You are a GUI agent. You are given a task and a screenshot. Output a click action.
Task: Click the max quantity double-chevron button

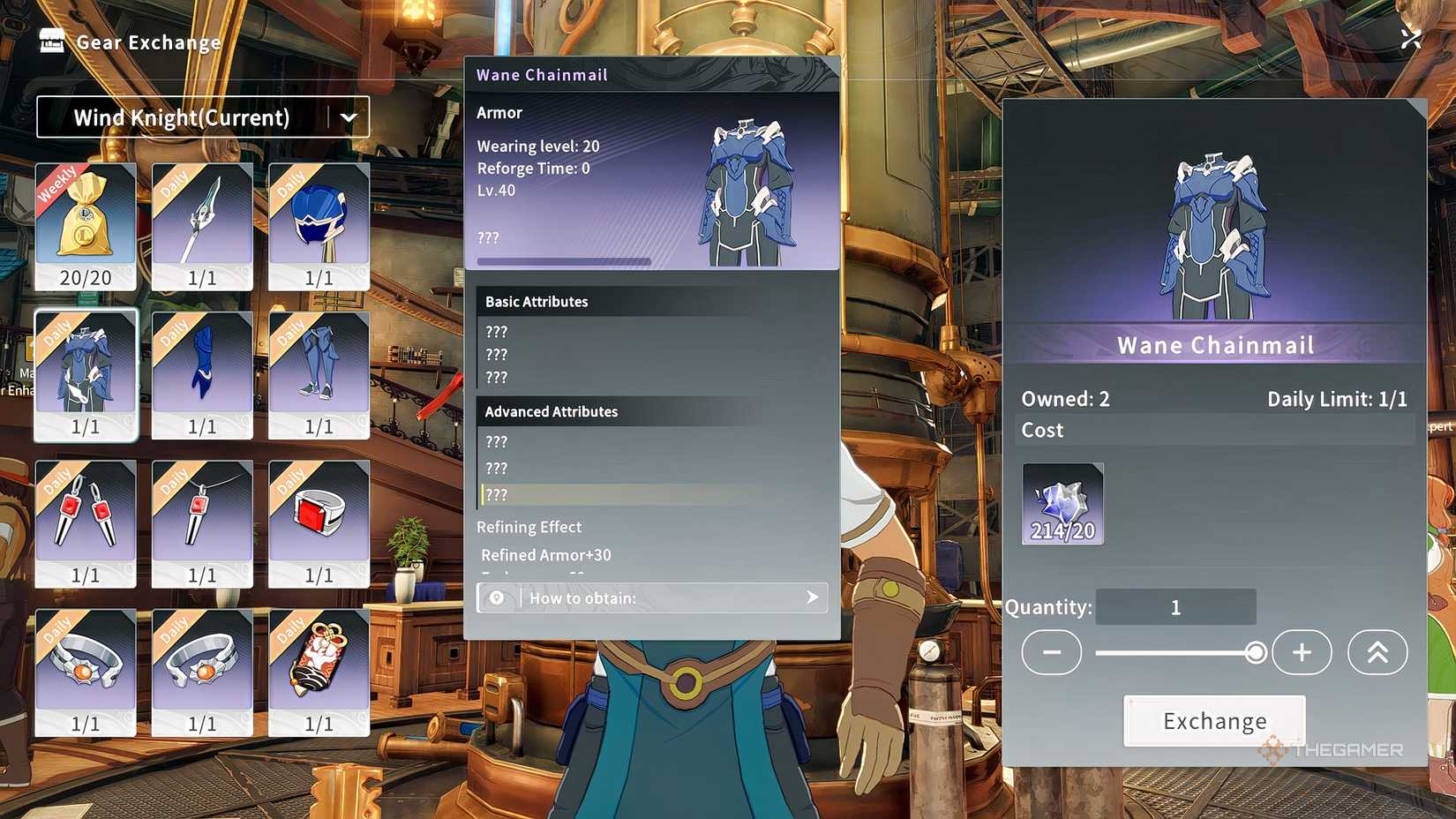1378,652
